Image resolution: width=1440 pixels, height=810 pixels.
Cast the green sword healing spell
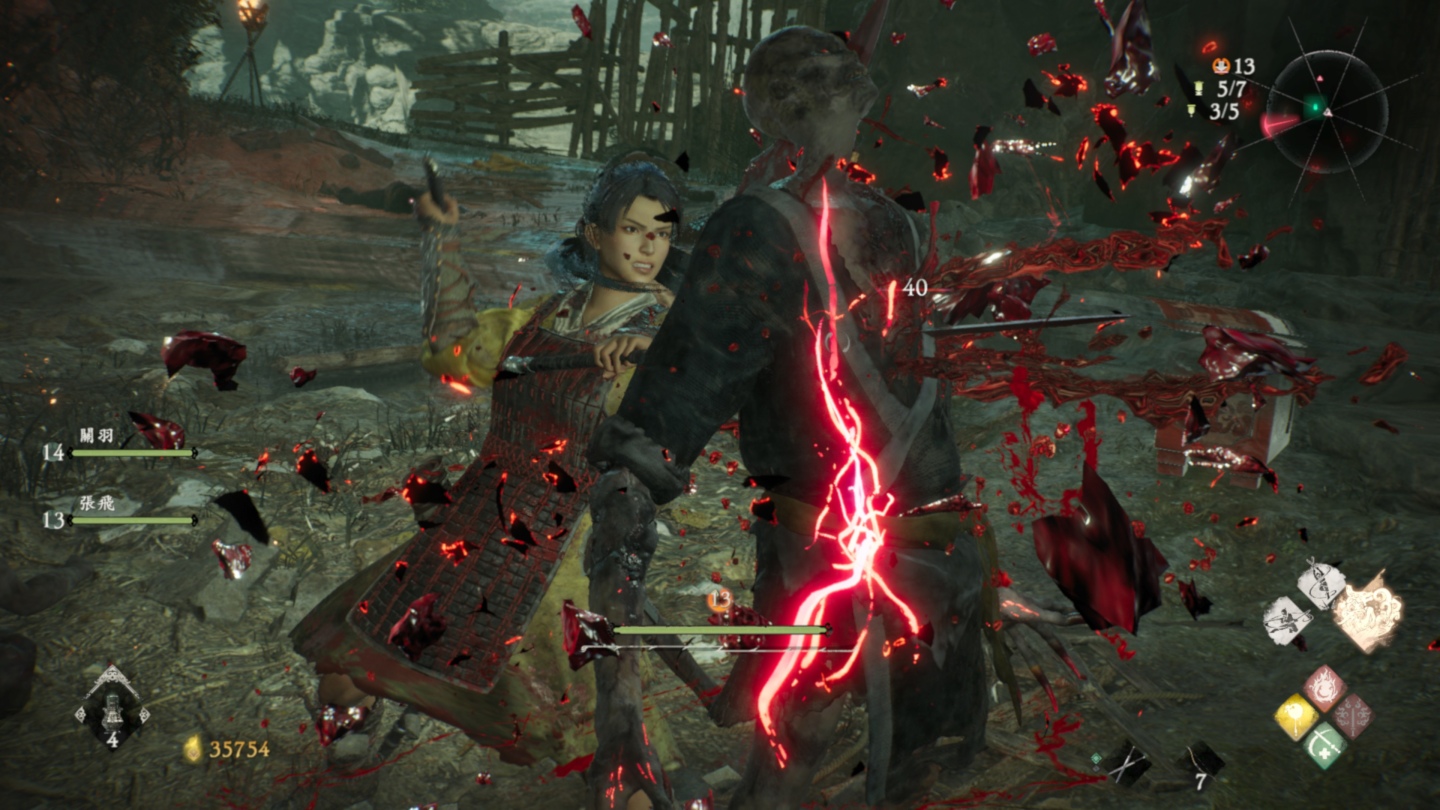[1322, 745]
